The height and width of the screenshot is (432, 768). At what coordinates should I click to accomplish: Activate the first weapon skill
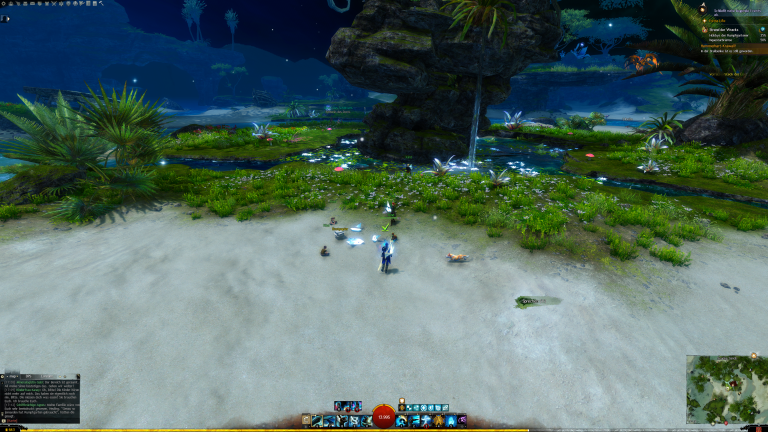[318, 421]
